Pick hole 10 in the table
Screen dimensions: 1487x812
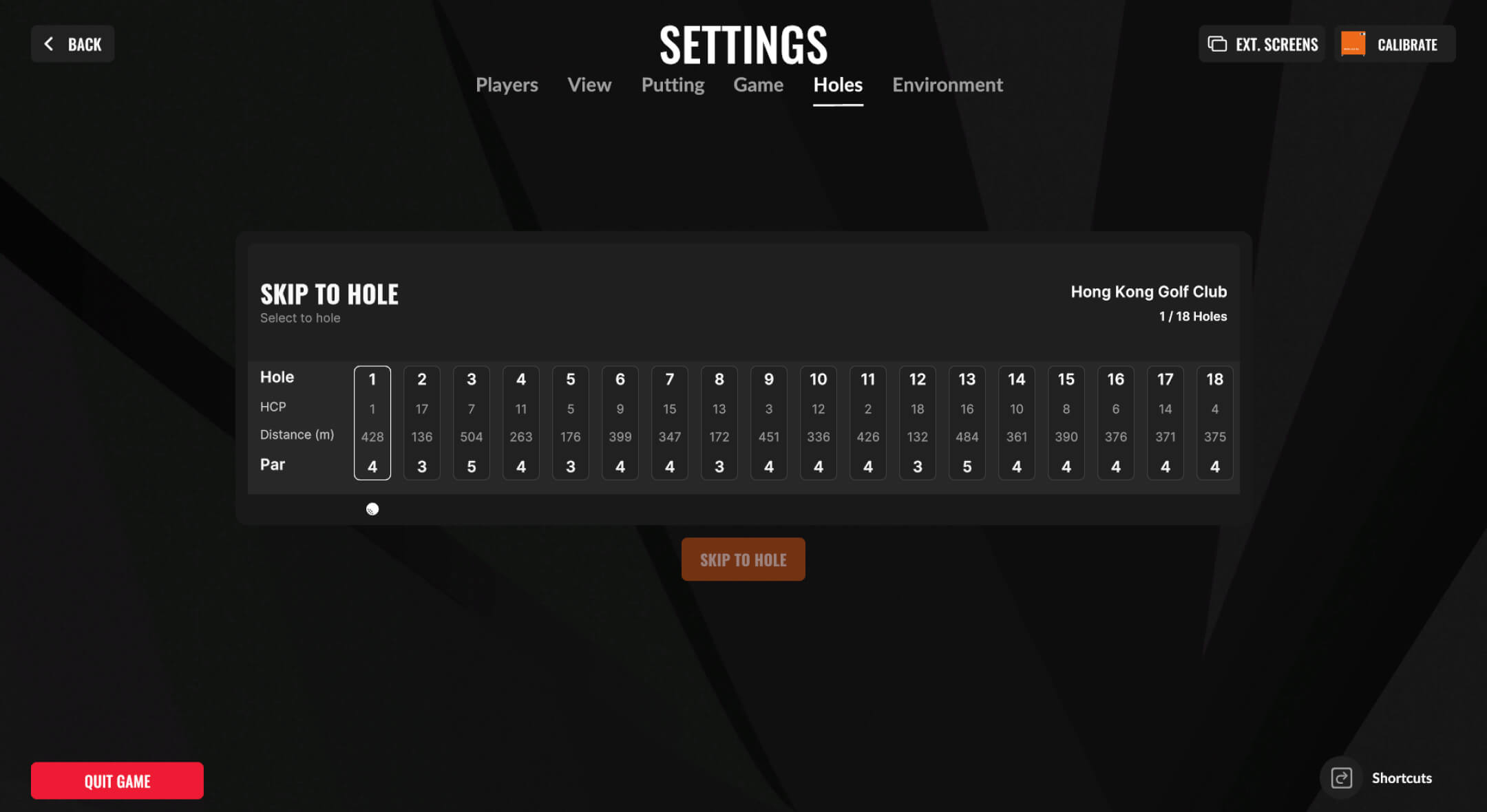pyautogui.click(x=819, y=423)
